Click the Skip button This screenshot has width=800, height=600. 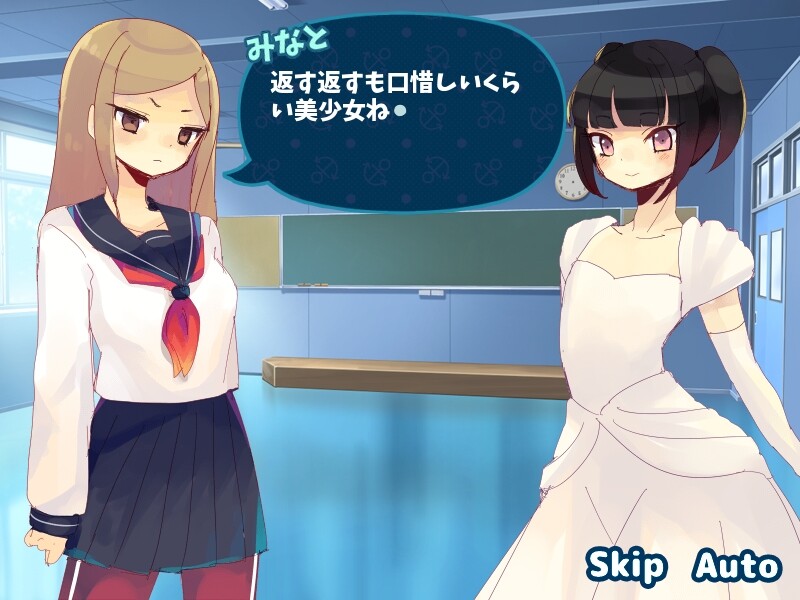point(626,566)
